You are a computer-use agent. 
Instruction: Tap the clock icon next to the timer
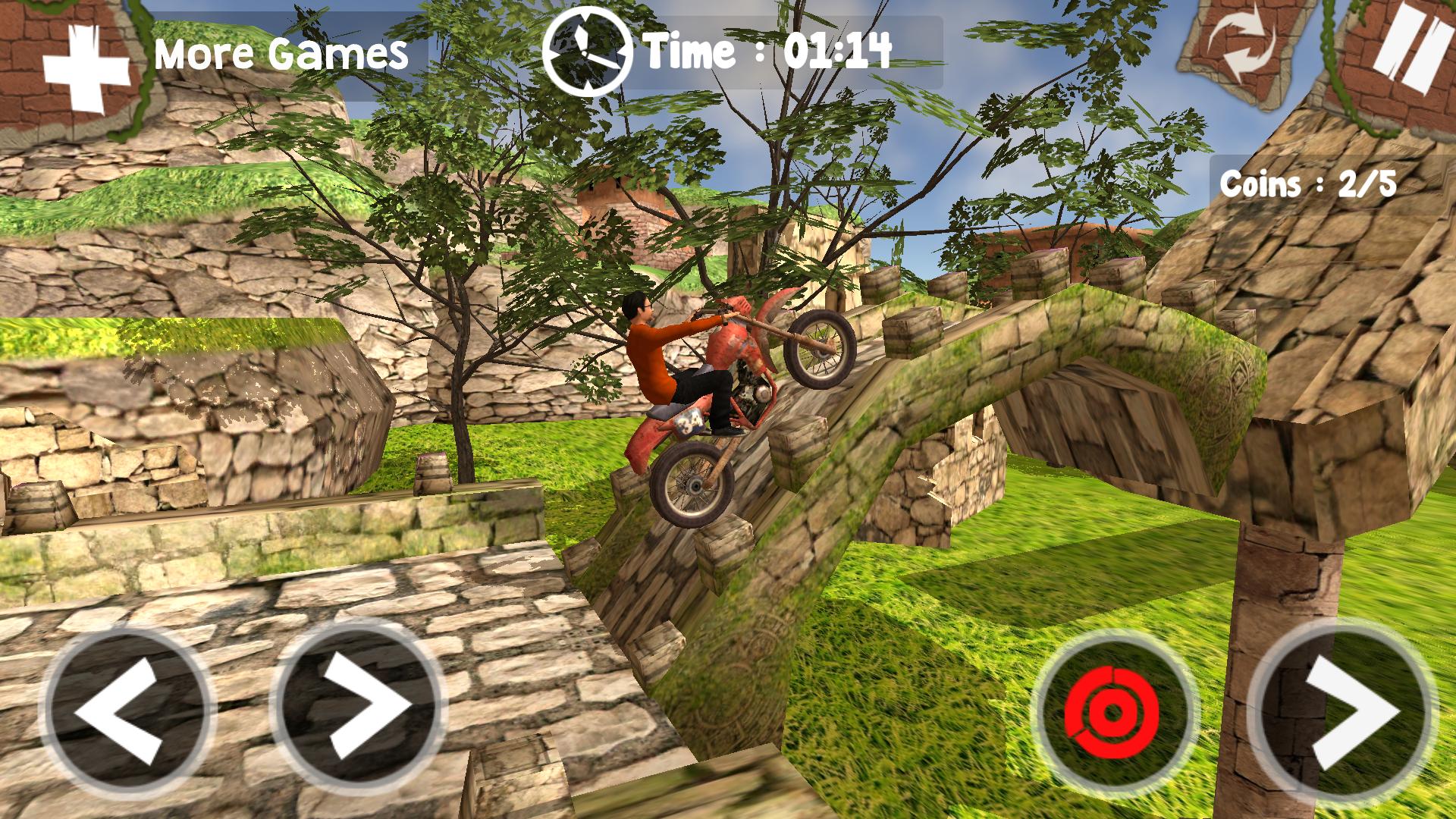588,49
